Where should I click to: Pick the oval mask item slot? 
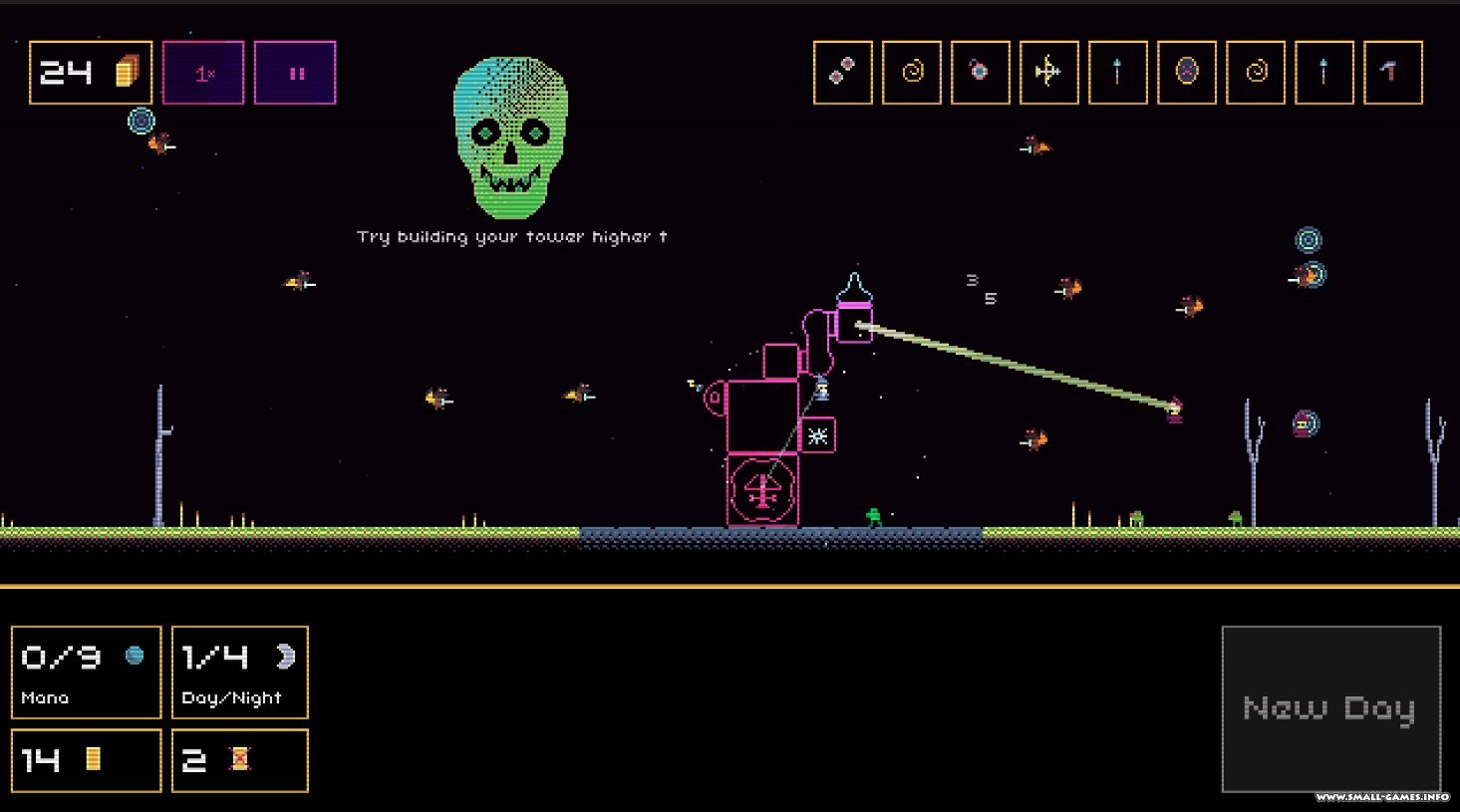coord(1186,72)
